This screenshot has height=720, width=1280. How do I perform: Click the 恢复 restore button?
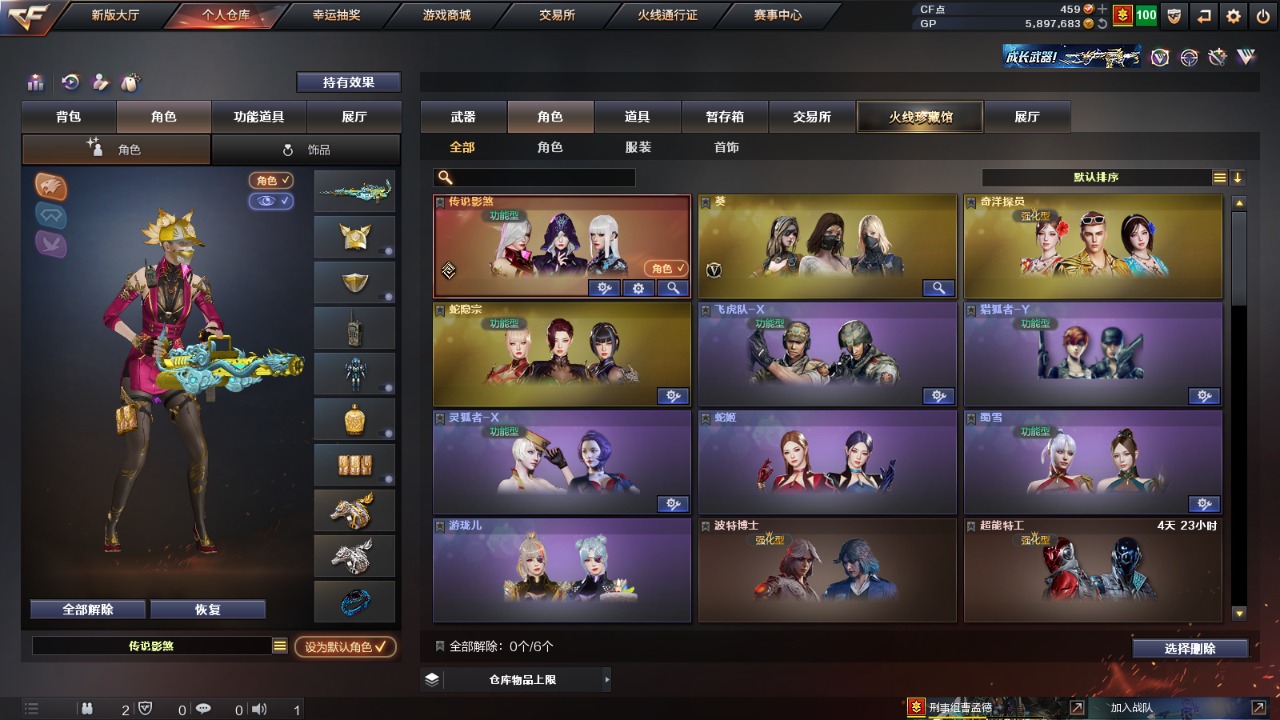pyautogui.click(x=207, y=609)
